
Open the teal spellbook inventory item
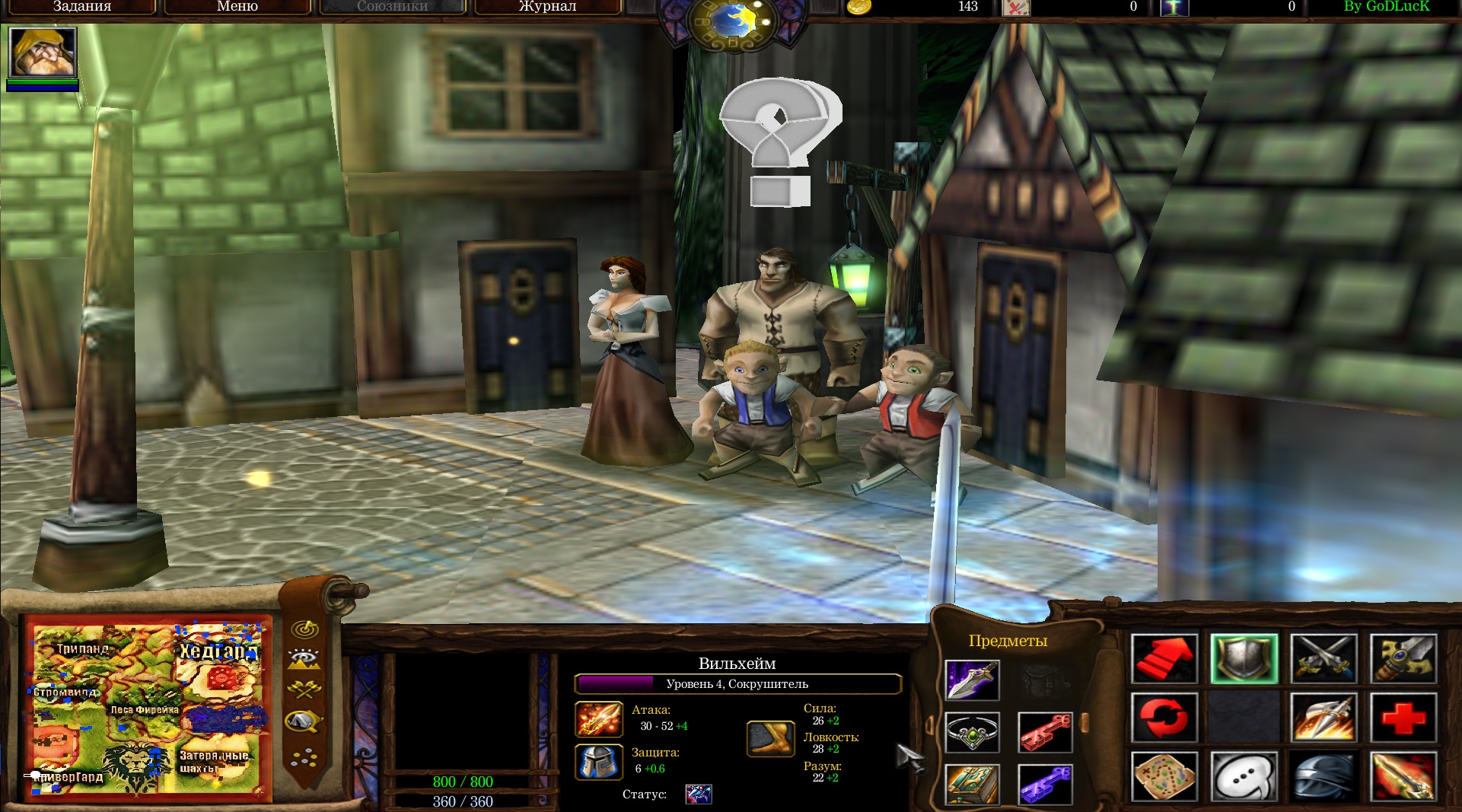[972, 784]
